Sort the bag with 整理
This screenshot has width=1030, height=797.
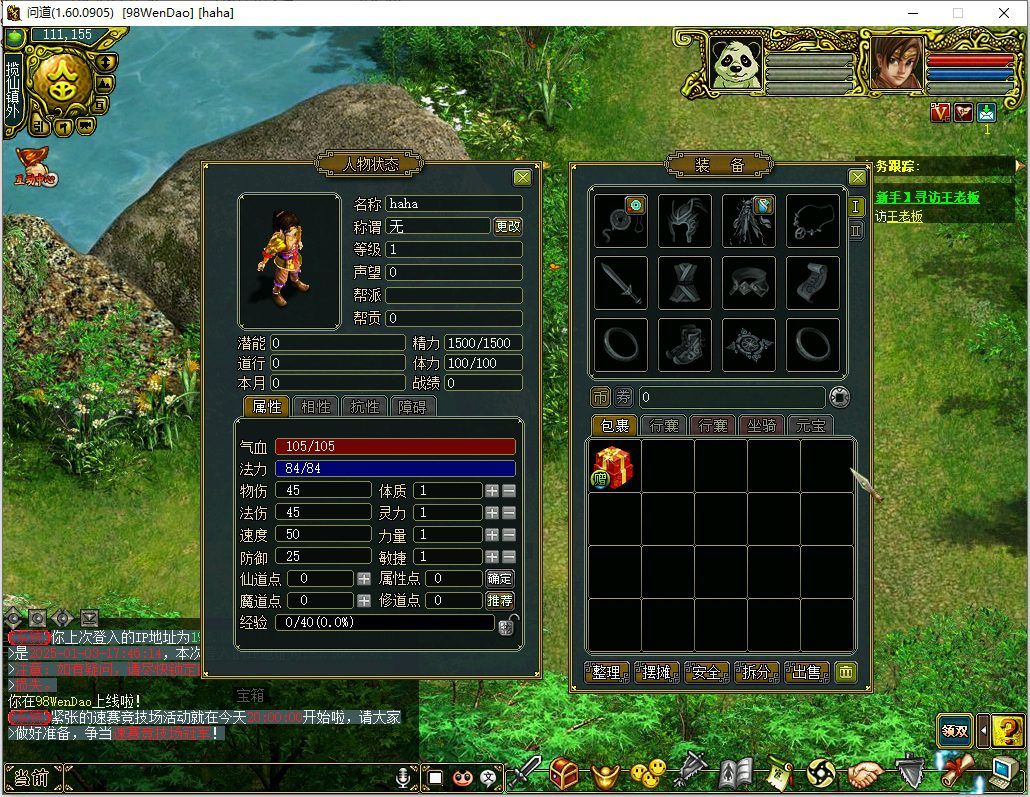coord(607,672)
